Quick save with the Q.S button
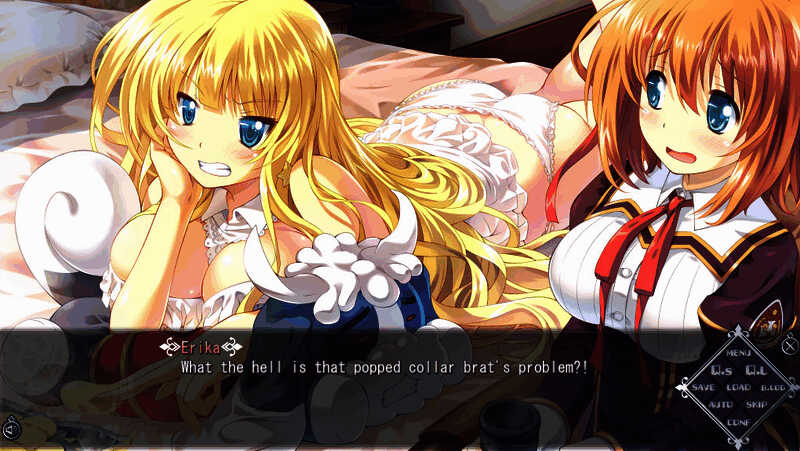Screen dimensions: 800x451 pyautogui.click(x=721, y=370)
